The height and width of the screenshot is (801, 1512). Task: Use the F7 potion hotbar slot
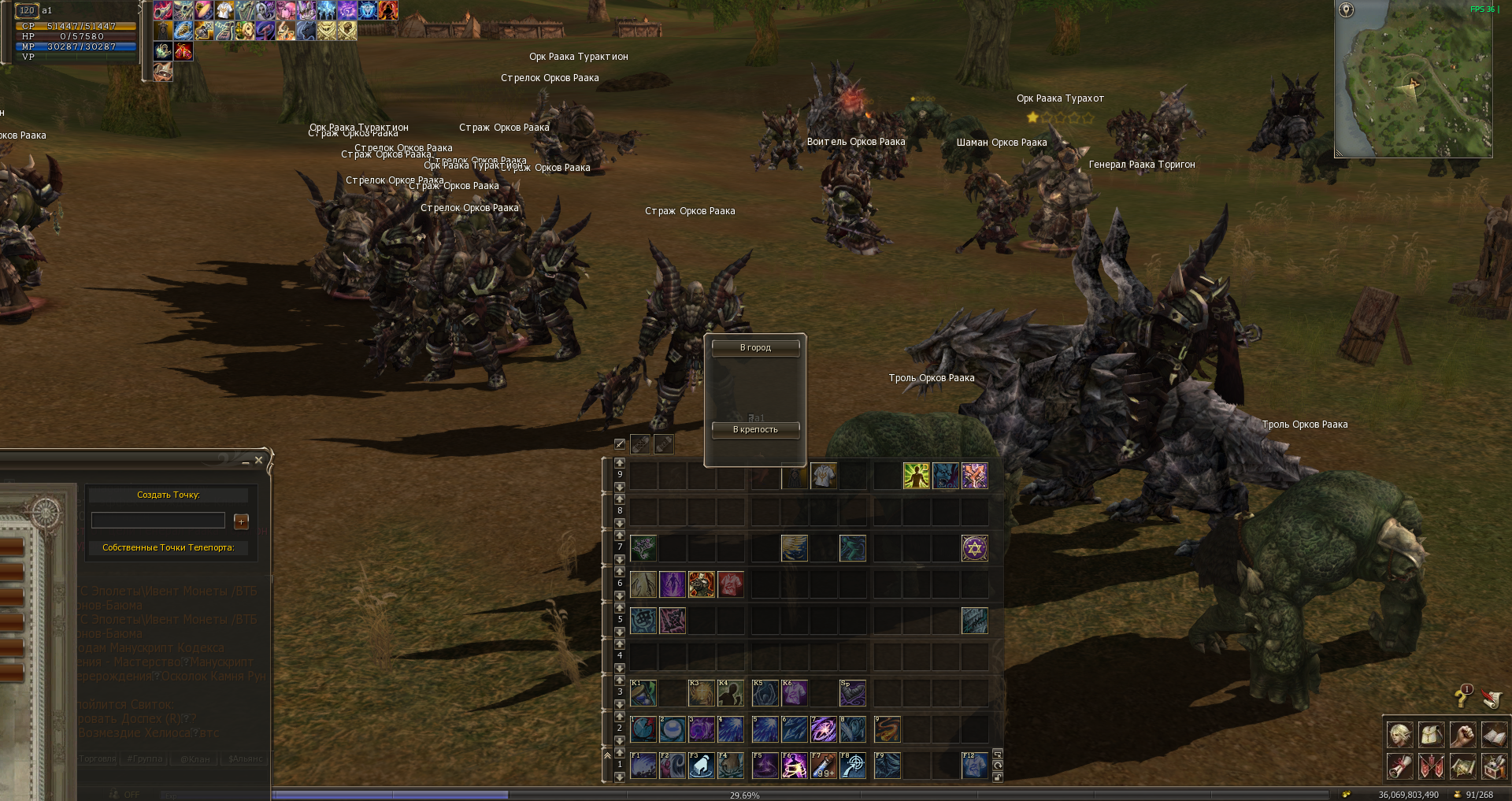[824, 766]
